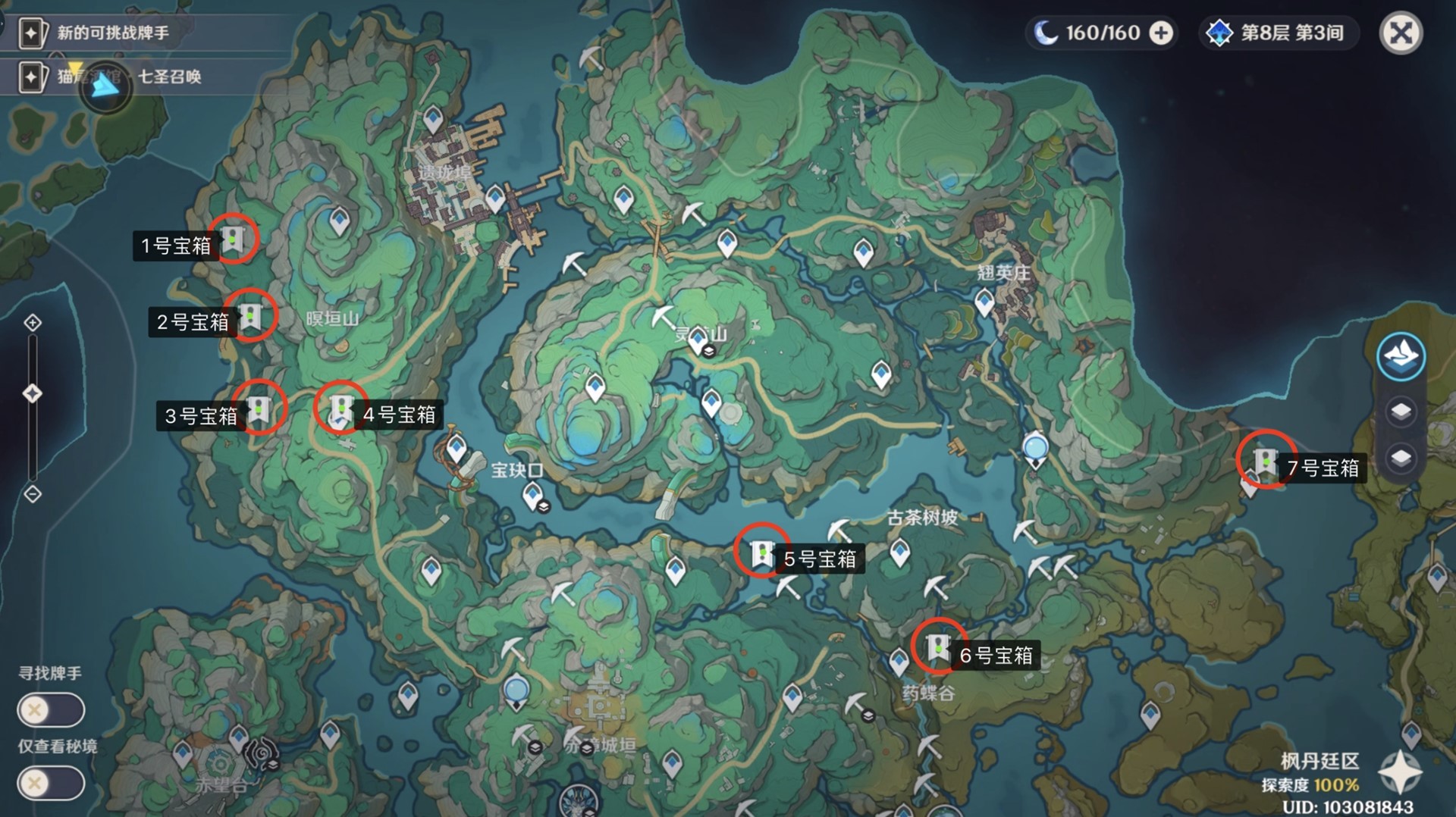Open the Spiral Abyss 第8层 第3间 indicator
Image resolution: width=1456 pixels, height=817 pixels.
pyautogui.click(x=1279, y=33)
